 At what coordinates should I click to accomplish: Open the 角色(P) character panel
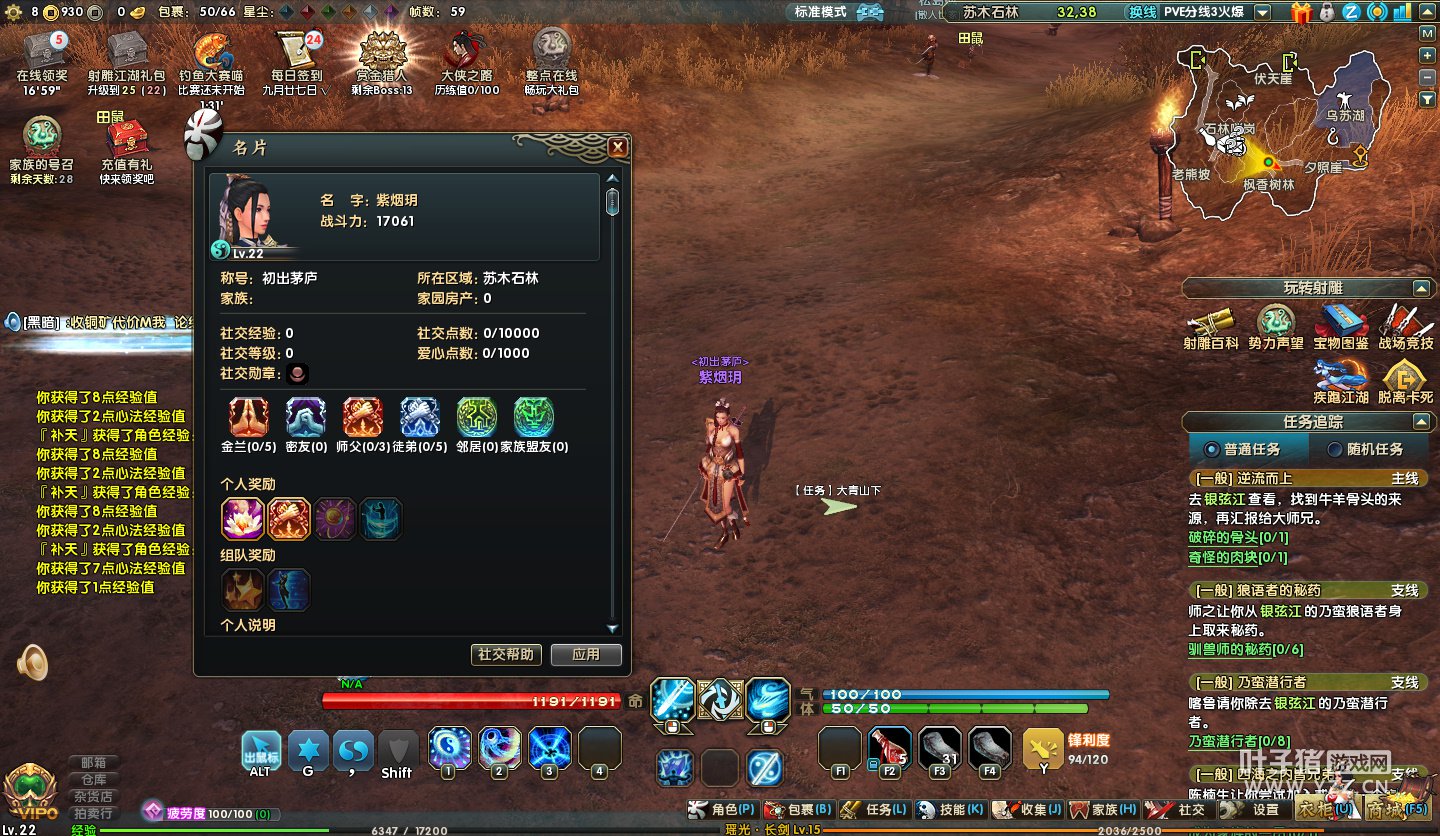pyautogui.click(x=723, y=809)
